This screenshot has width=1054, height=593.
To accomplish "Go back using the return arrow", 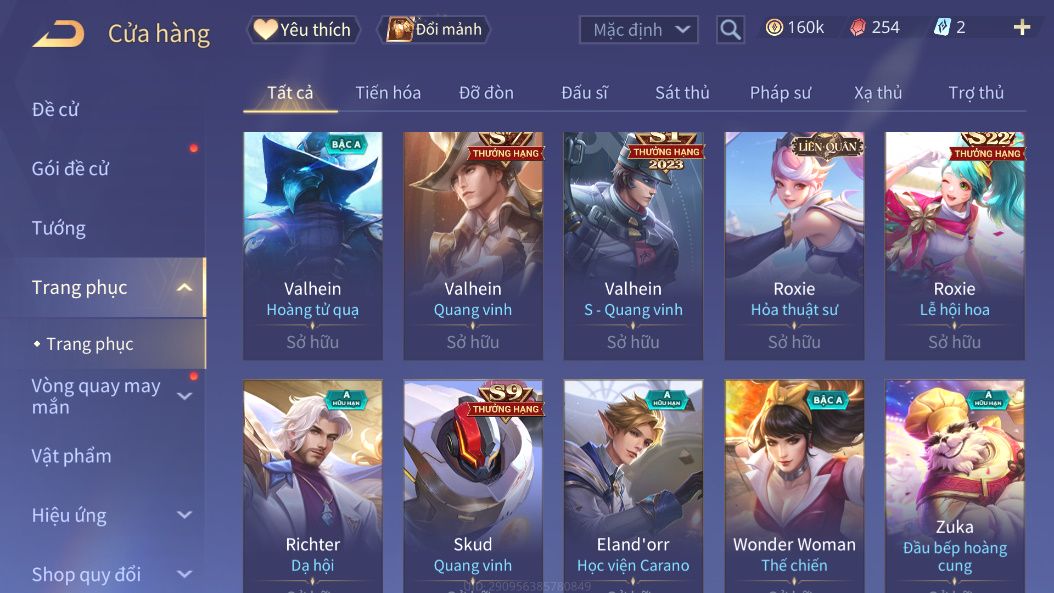I will tap(58, 33).
